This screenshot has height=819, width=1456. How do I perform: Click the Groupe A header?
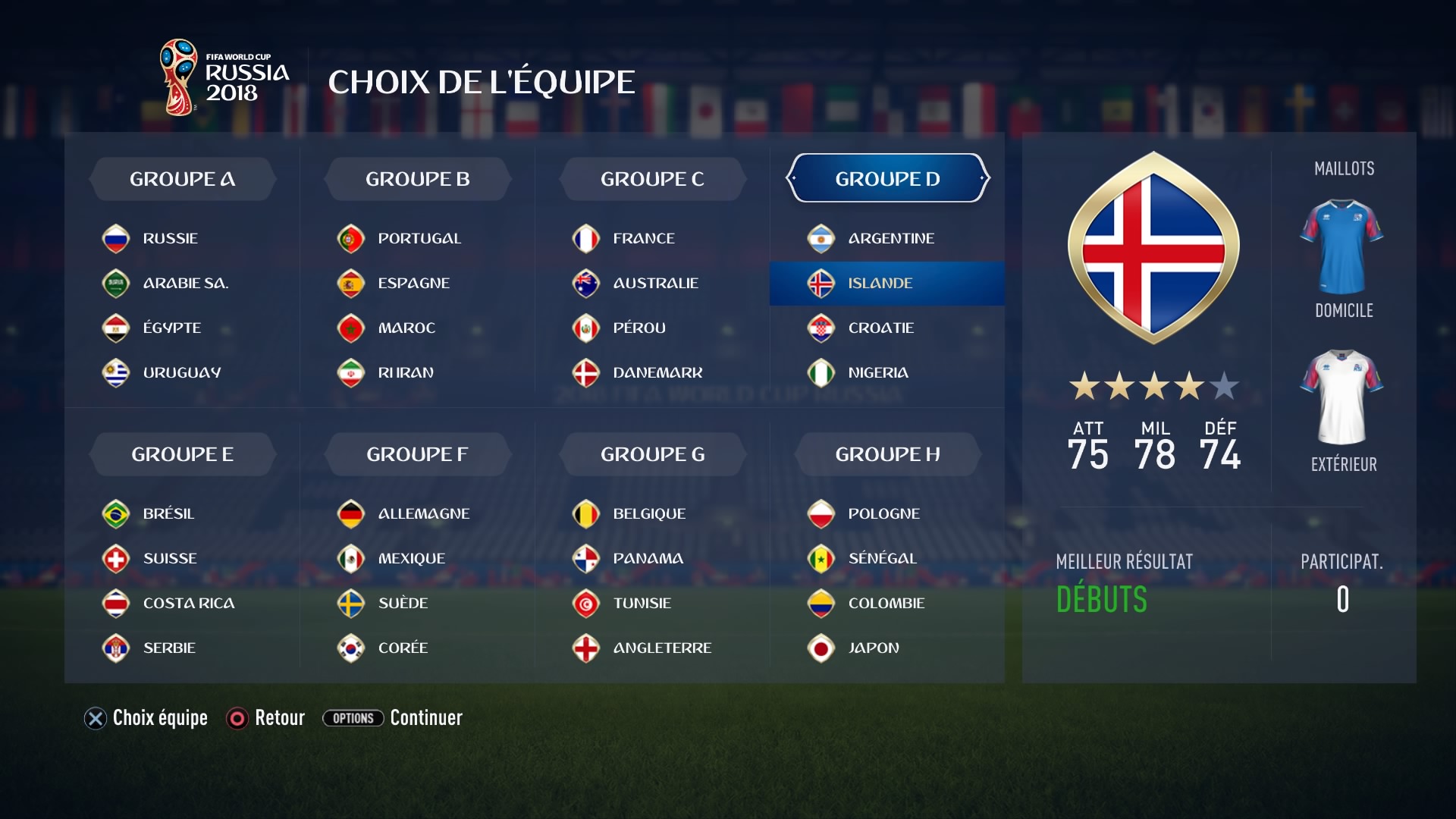tap(182, 179)
